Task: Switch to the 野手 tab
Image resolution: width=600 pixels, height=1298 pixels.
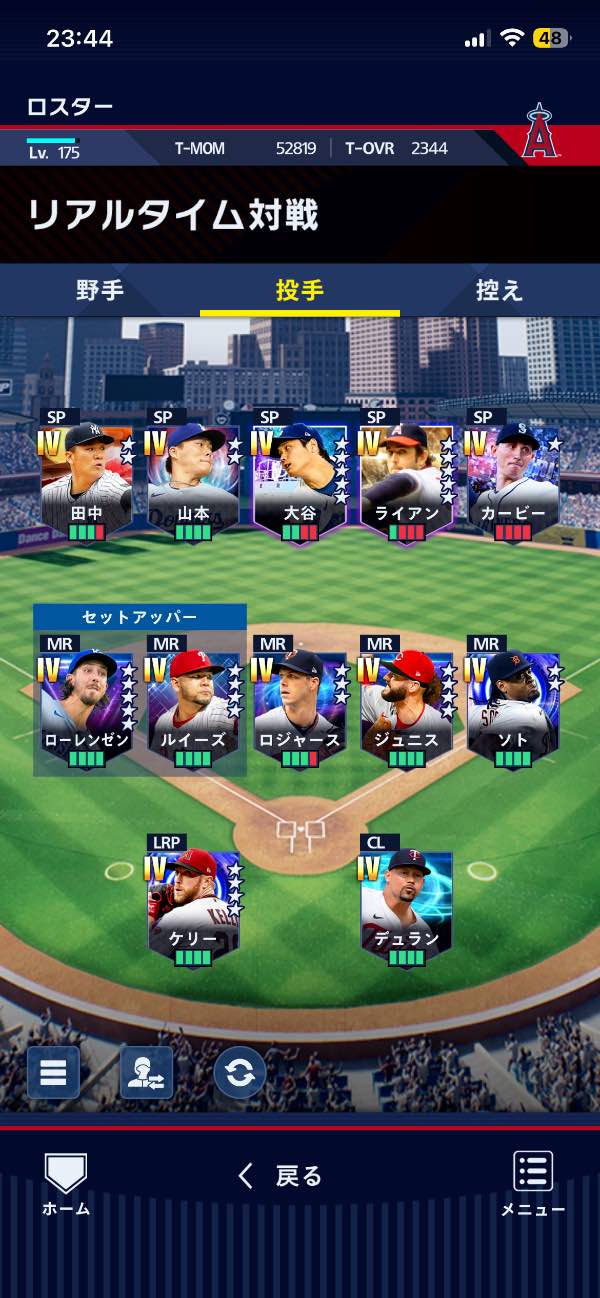Action: tap(100, 291)
